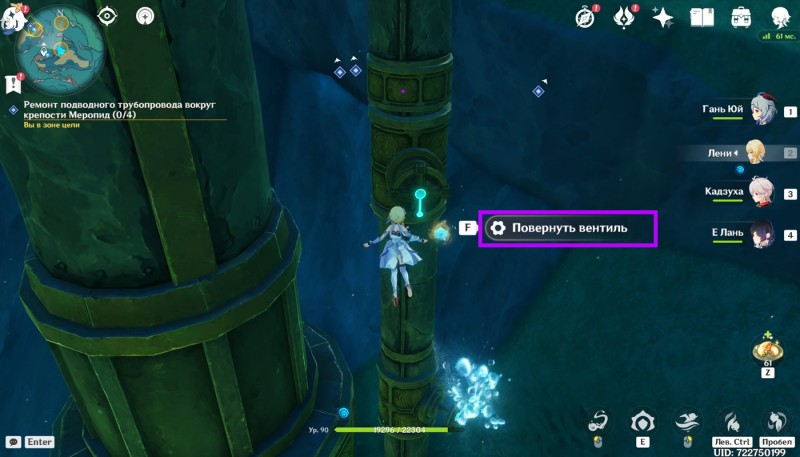This screenshot has height=457, width=800.
Task: Open the quest log bookmark icon
Action: point(13,83)
